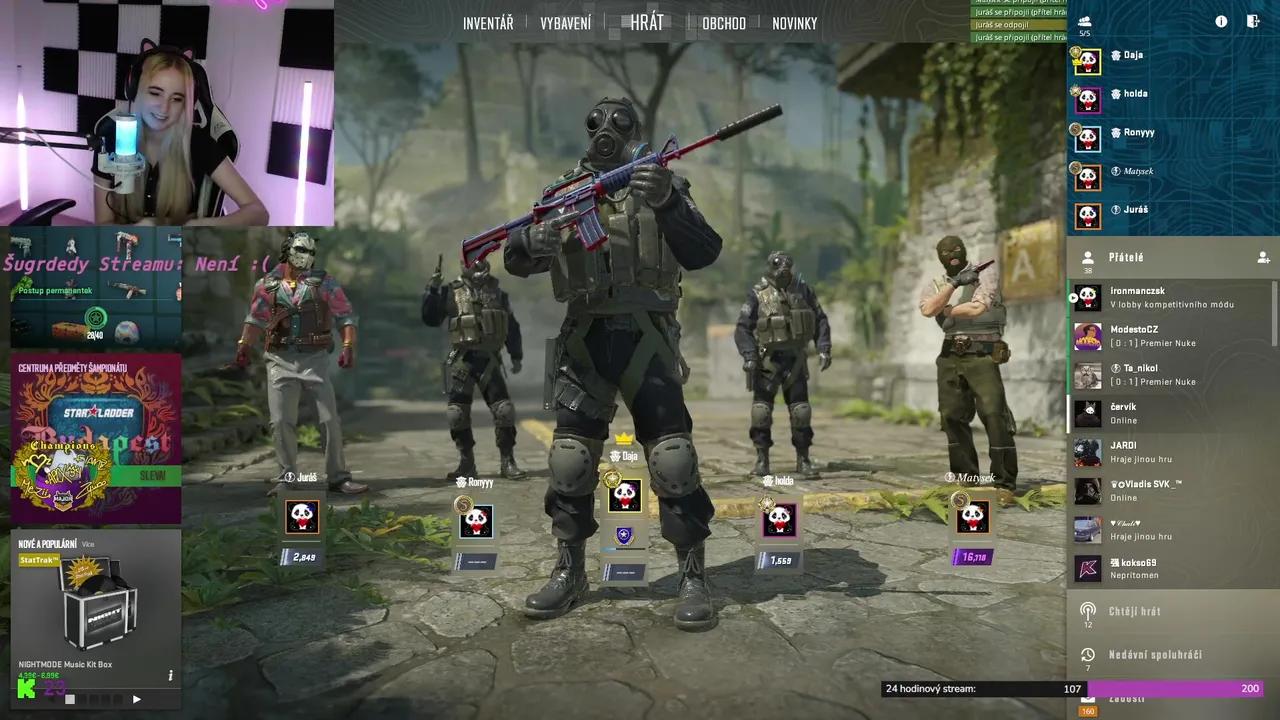This screenshot has width=1280, height=720.
Task: Click the SLEVA button on the StarLadder promotion
Action: [x=152, y=476]
